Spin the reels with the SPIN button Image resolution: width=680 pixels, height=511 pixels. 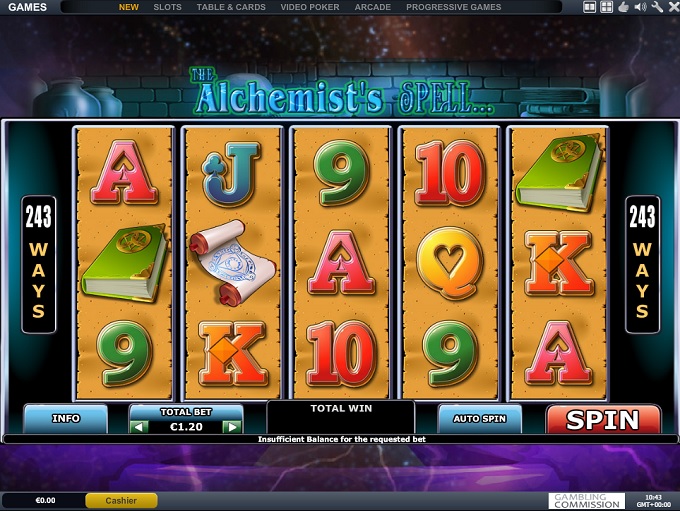coord(603,419)
